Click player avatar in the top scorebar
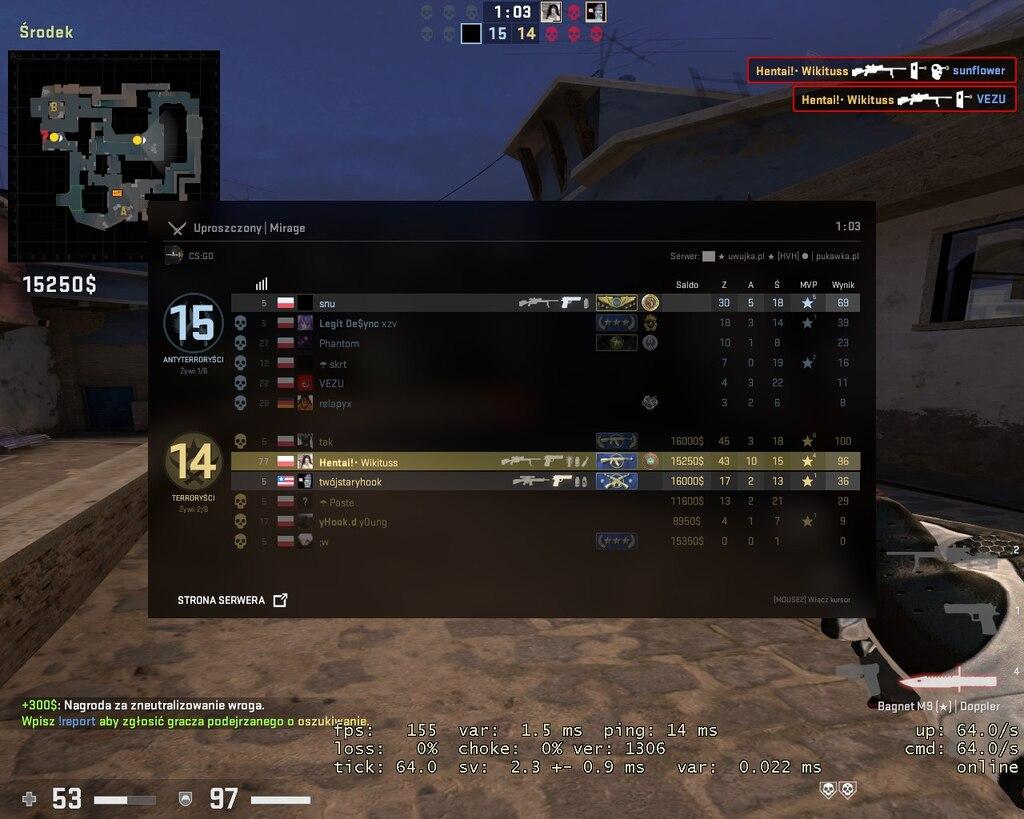 pyautogui.click(x=550, y=12)
